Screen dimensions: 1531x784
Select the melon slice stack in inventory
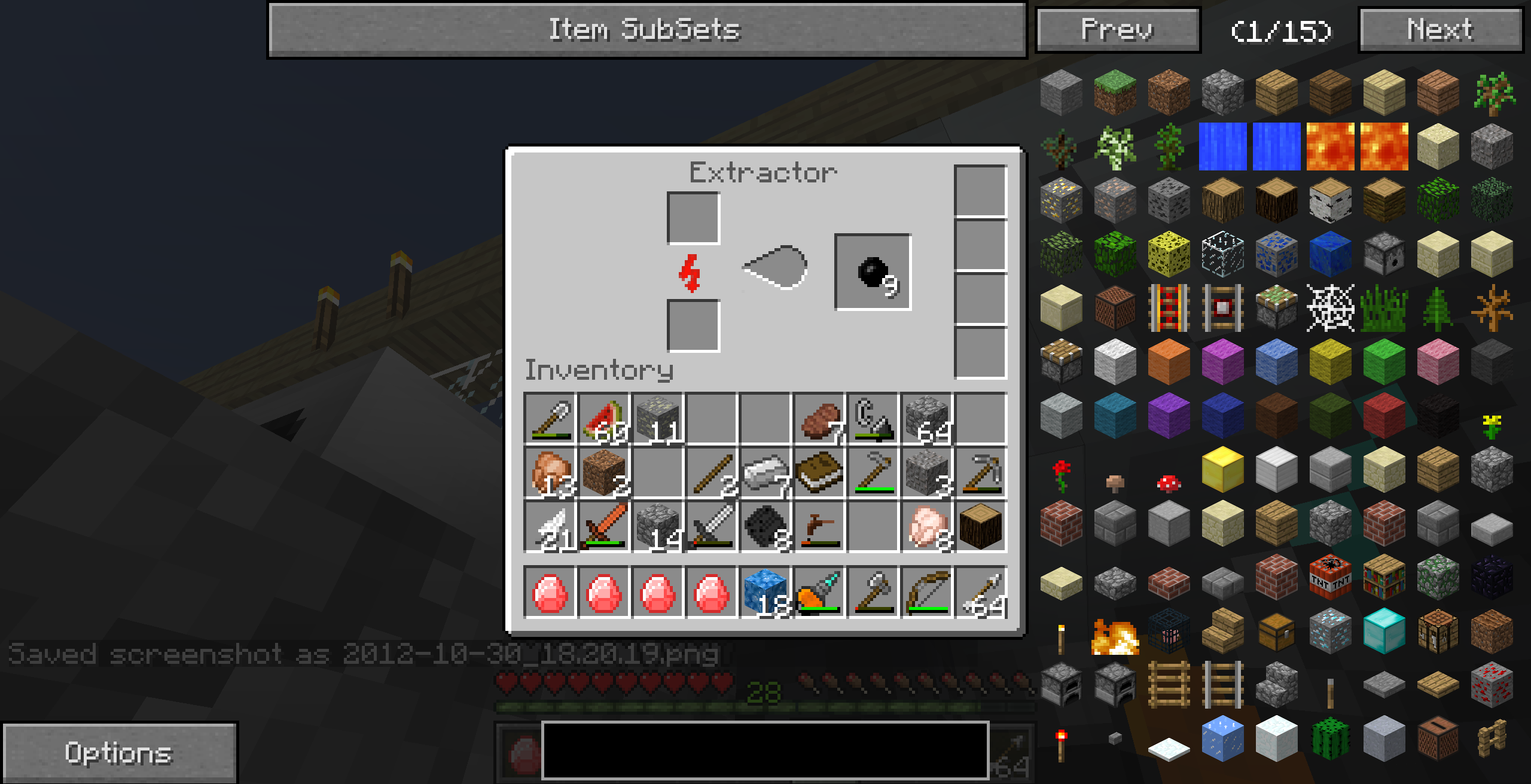pyautogui.click(x=604, y=420)
